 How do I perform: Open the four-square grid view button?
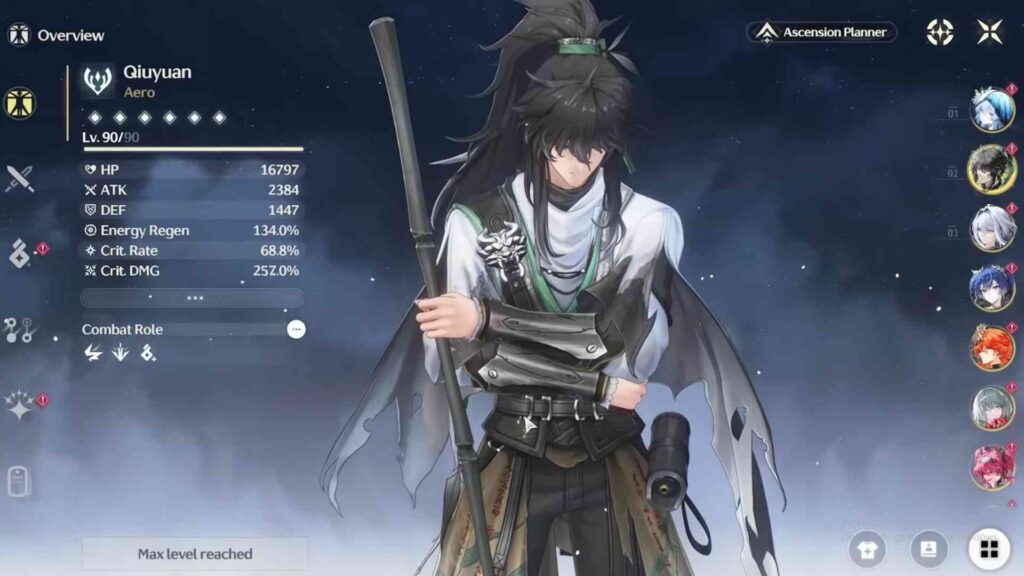coord(989,548)
